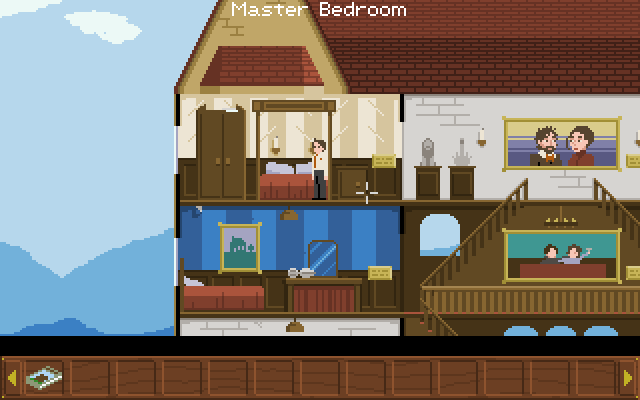Click the inventory's right scroll arrow

[x=628, y=378]
